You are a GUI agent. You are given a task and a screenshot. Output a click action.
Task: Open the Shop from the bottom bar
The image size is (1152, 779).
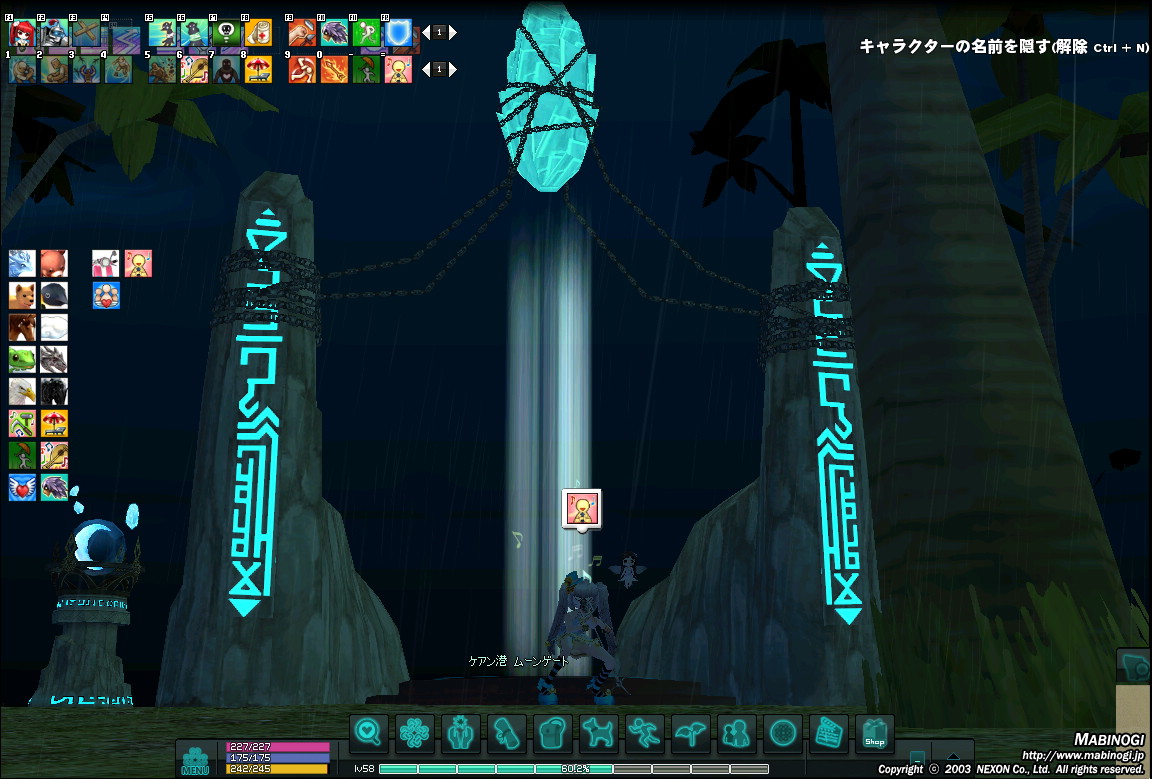coord(875,735)
